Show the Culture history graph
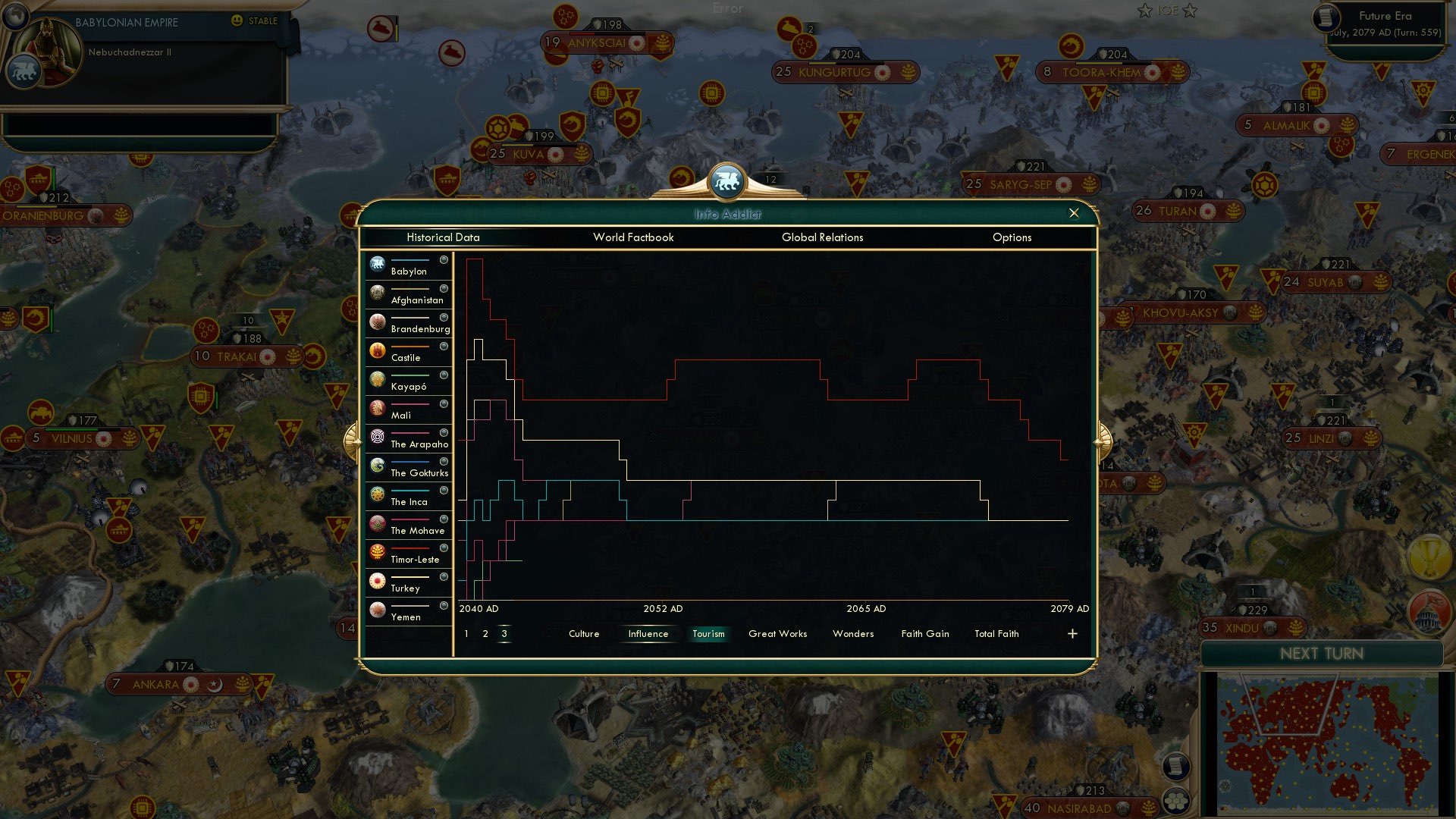Screen dimensions: 1456x819 point(583,633)
